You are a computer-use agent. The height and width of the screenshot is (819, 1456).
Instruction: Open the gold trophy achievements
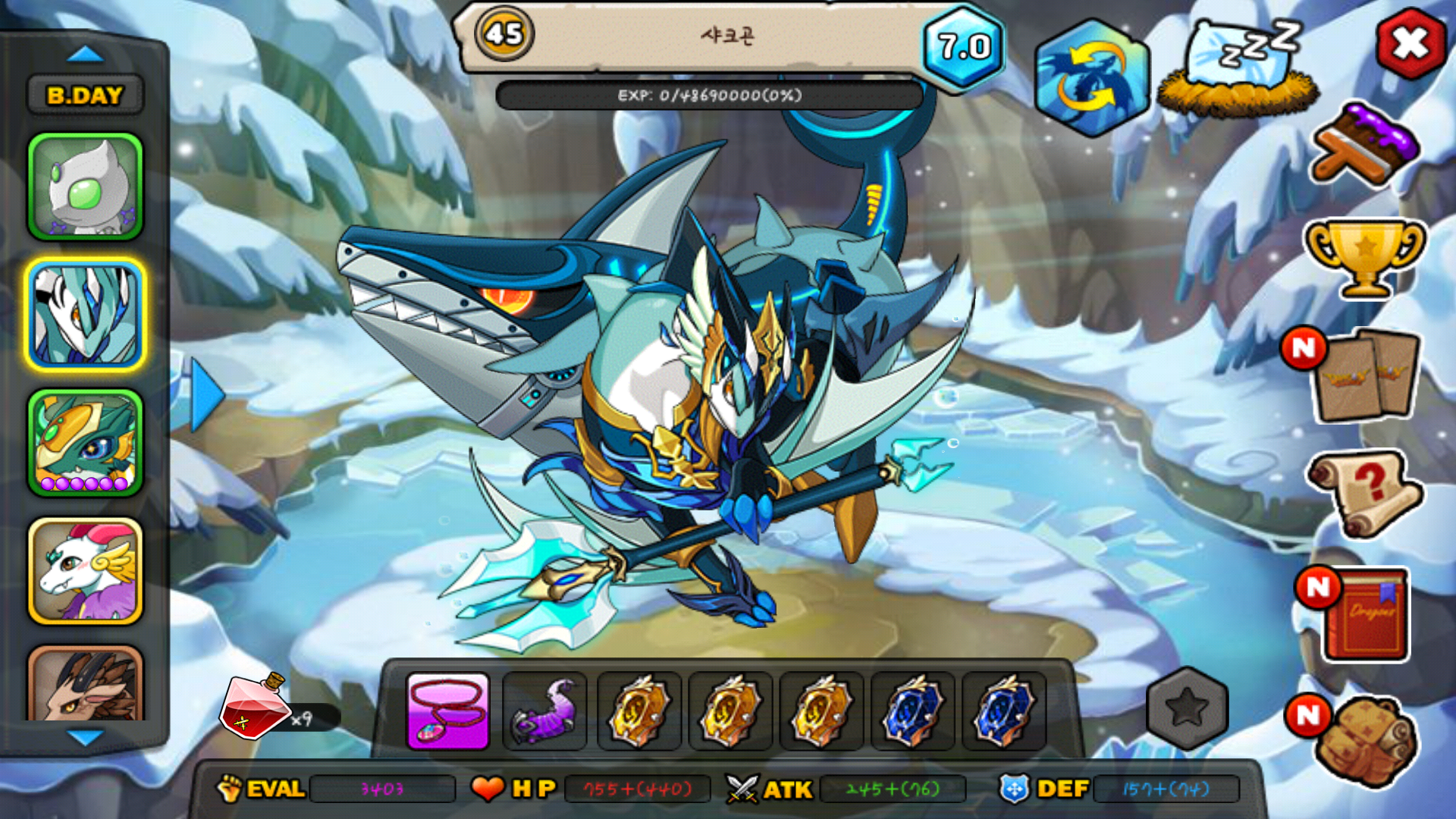tap(1364, 257)
